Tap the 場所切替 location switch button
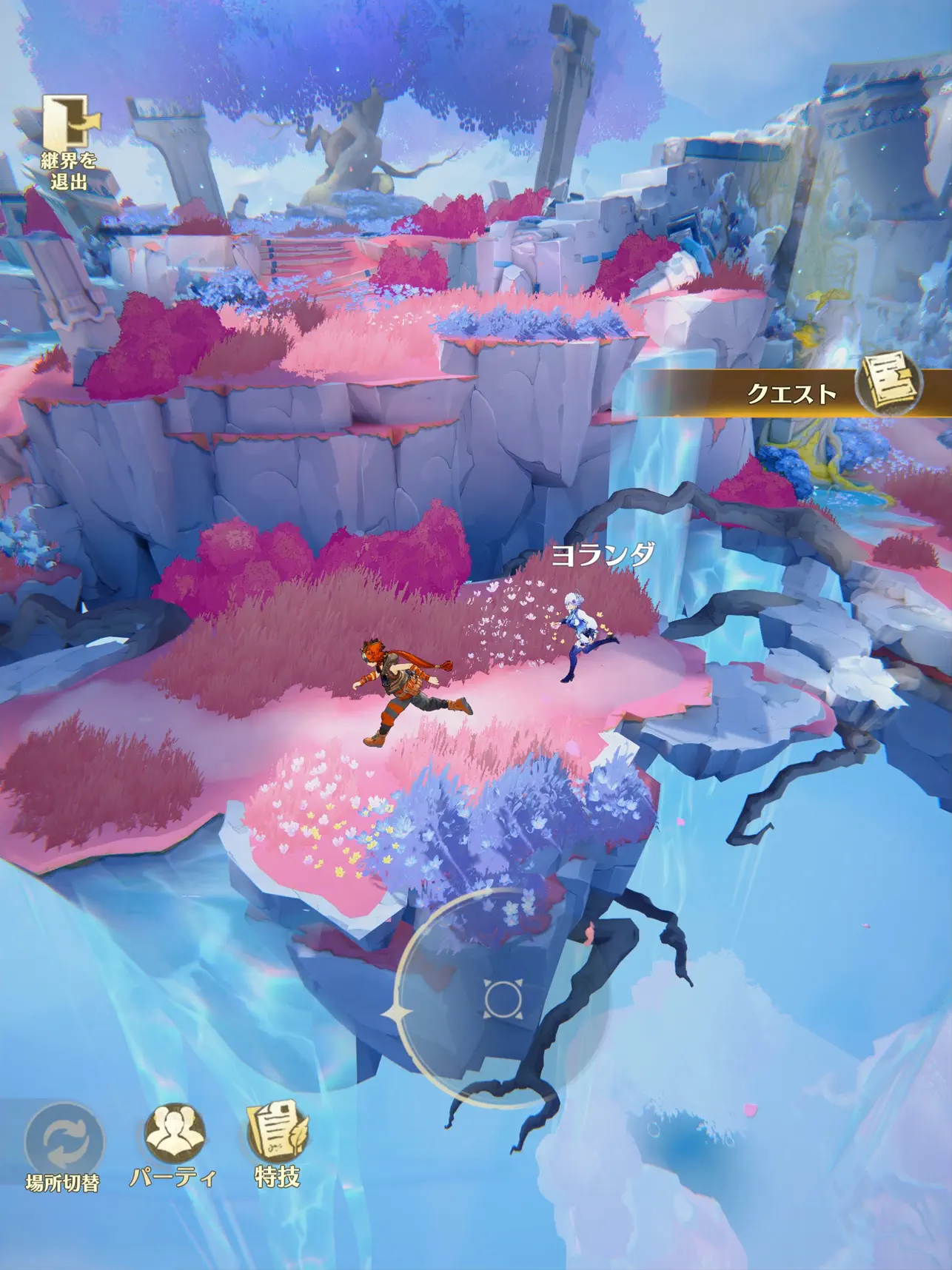This screenshot has width=952, height=1270. (x=64, y=1142)
